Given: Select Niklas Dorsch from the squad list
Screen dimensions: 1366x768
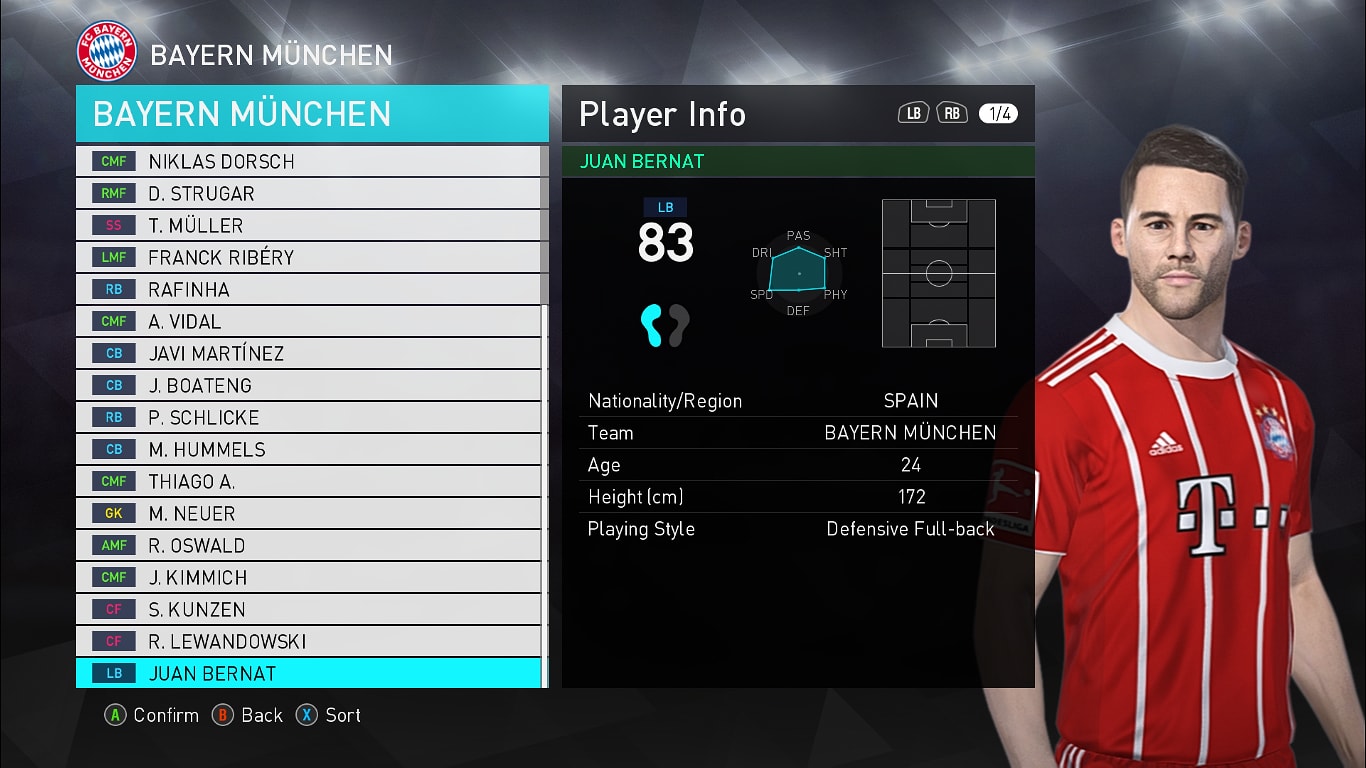Looking at the screenshot, I should pyautogui.click(x=308, y=161).
